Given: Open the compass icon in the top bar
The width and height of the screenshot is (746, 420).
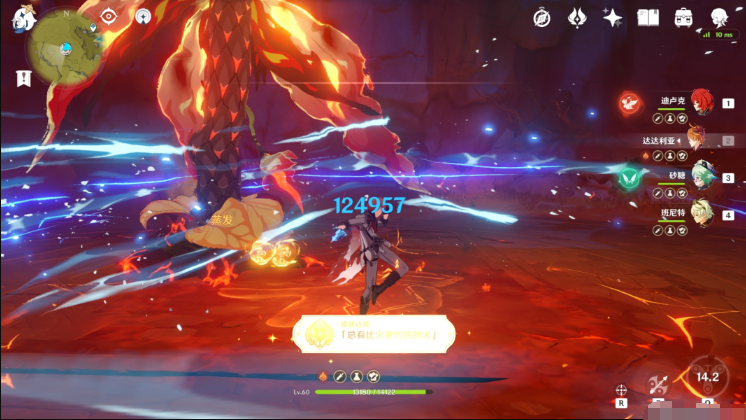Looking at the screenshot, I should [541, 17].
